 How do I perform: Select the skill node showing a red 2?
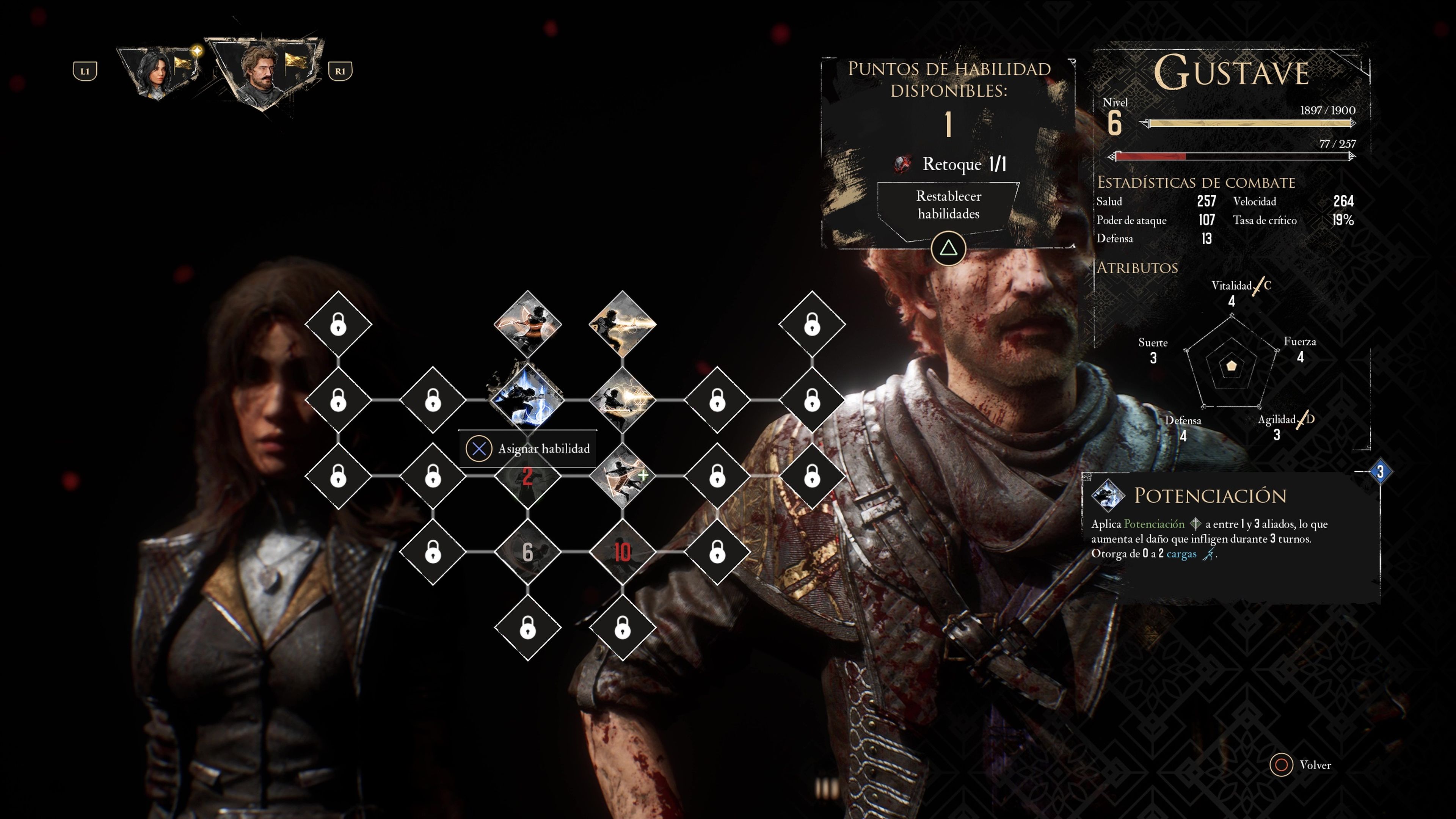click(x=527, y=477)
